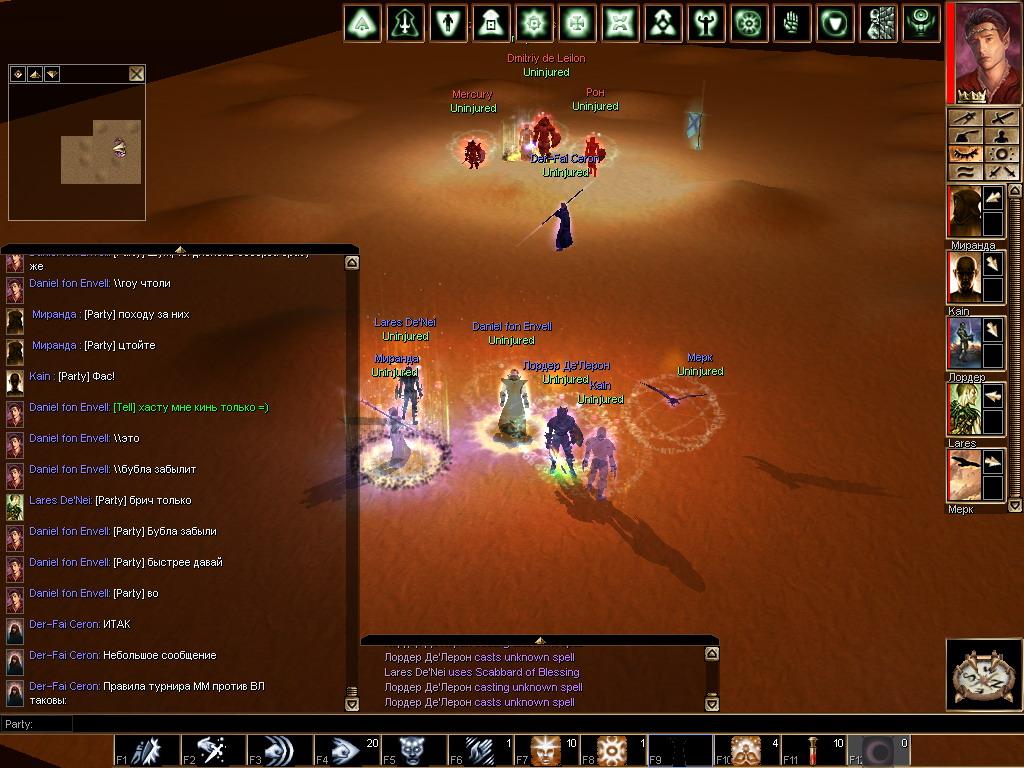Screen dimensions: 1024x768
Task: Trigger the F1 quickslot ability
Action: pyautogui.click(x=145, y=750)
